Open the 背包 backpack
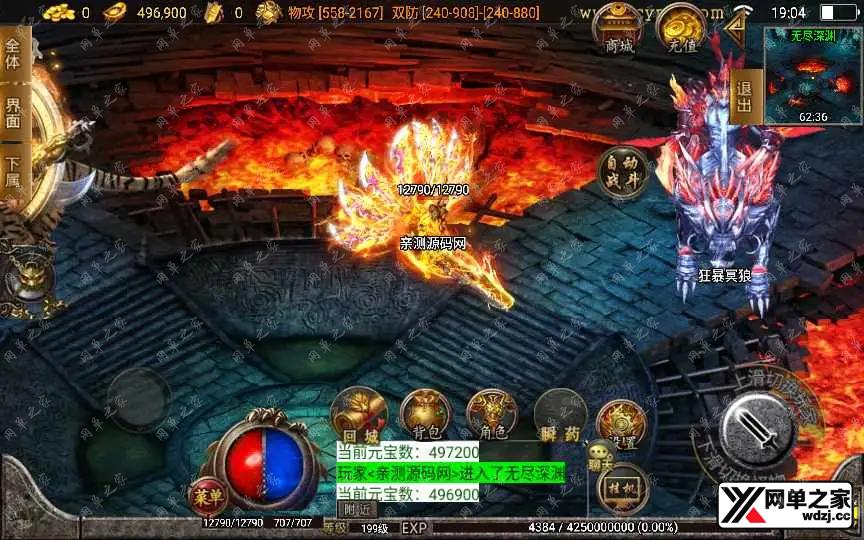This screenshot has width=864, height=540. (x=426, y=413)
